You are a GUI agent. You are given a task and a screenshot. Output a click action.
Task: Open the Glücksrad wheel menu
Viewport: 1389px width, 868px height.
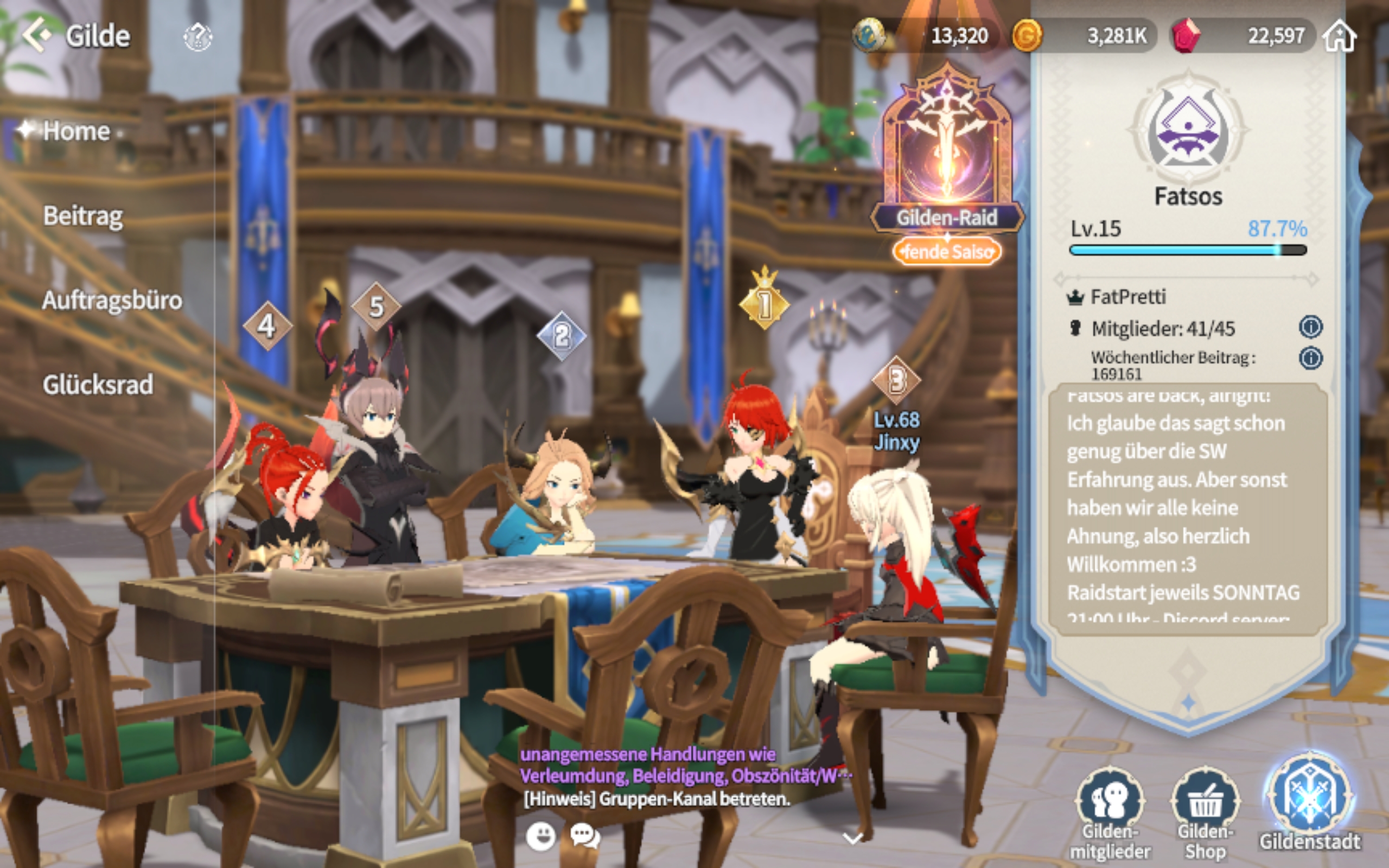[x=98, y=385]
